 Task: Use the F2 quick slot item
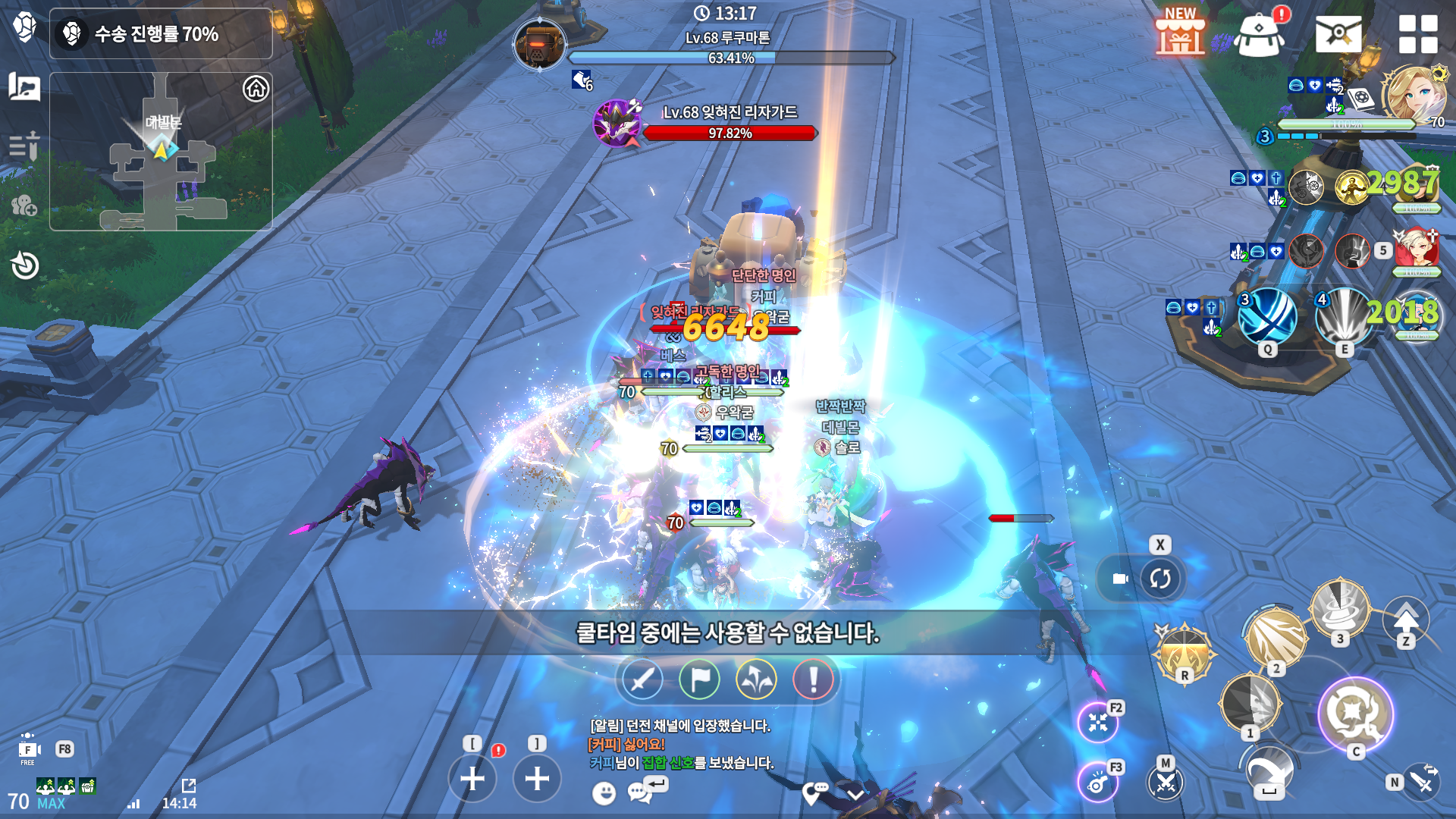(x=1098, y=722)
